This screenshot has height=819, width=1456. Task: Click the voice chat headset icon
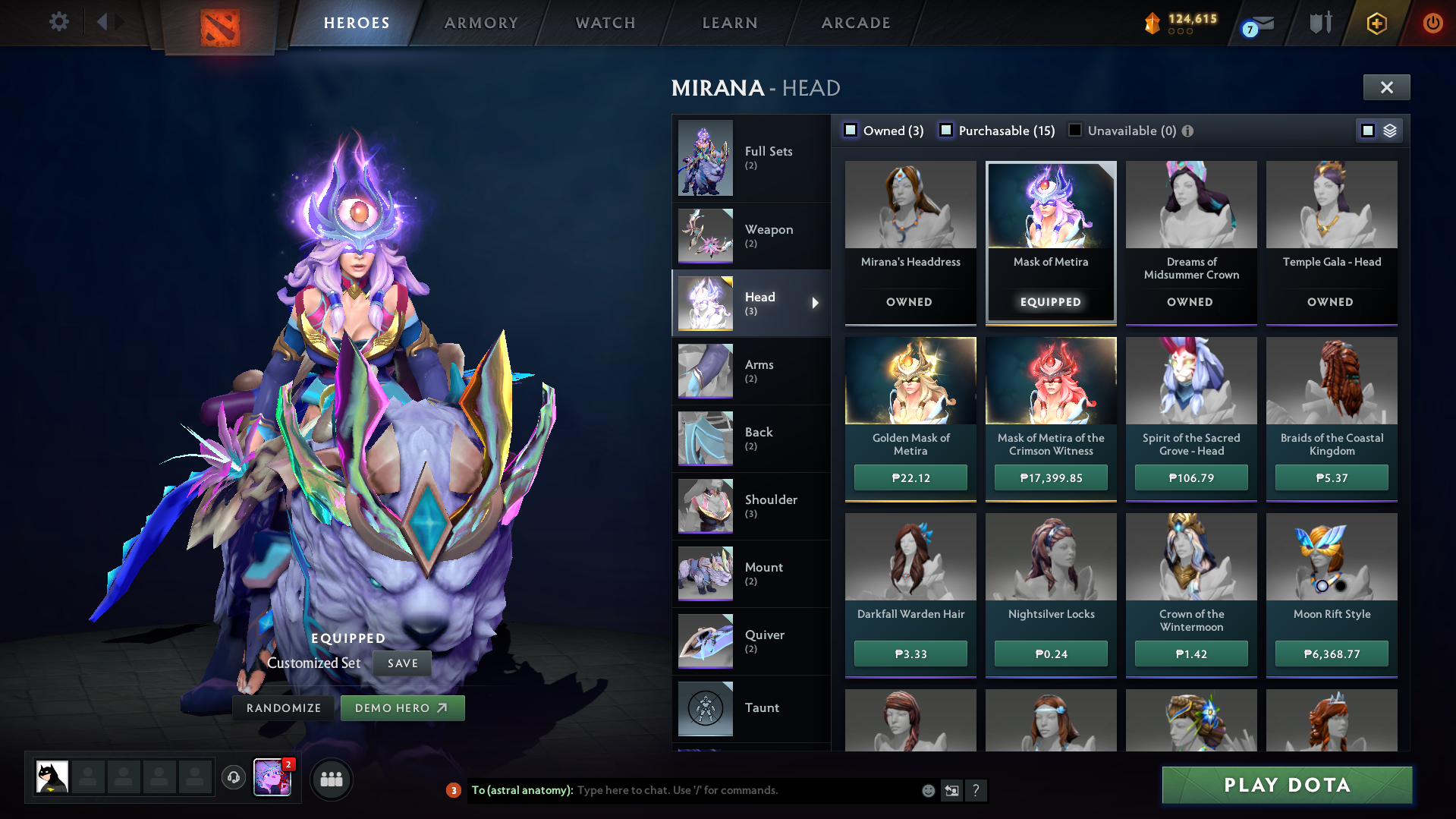(x=233, y=778)
